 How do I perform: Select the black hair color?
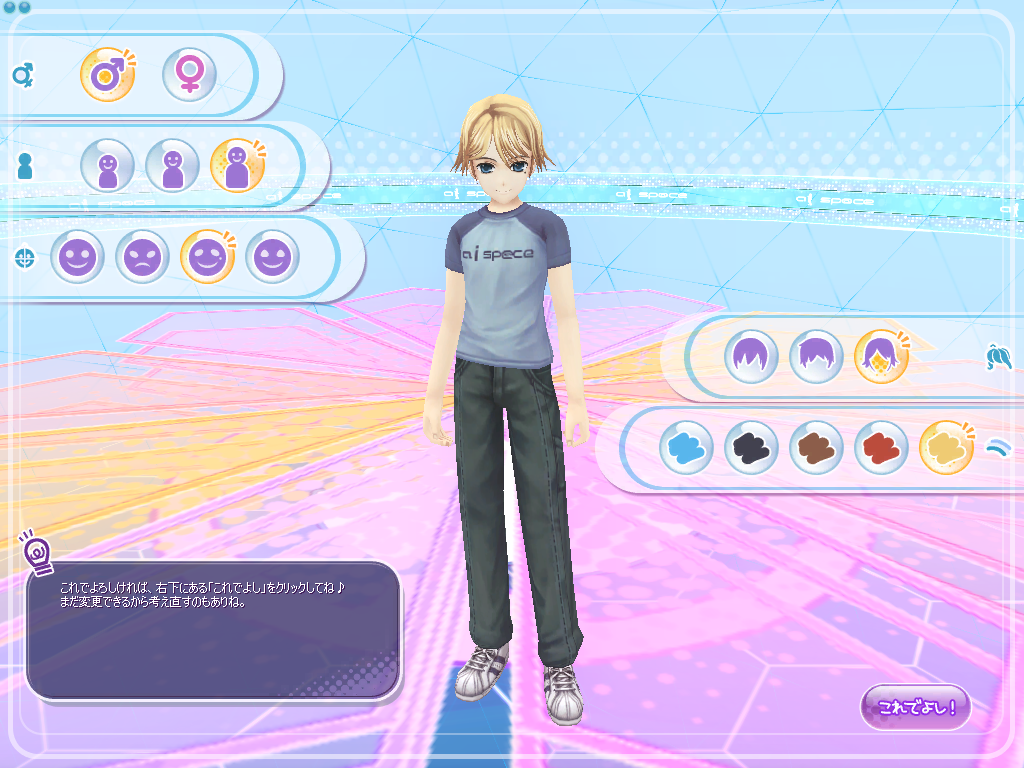751,447
